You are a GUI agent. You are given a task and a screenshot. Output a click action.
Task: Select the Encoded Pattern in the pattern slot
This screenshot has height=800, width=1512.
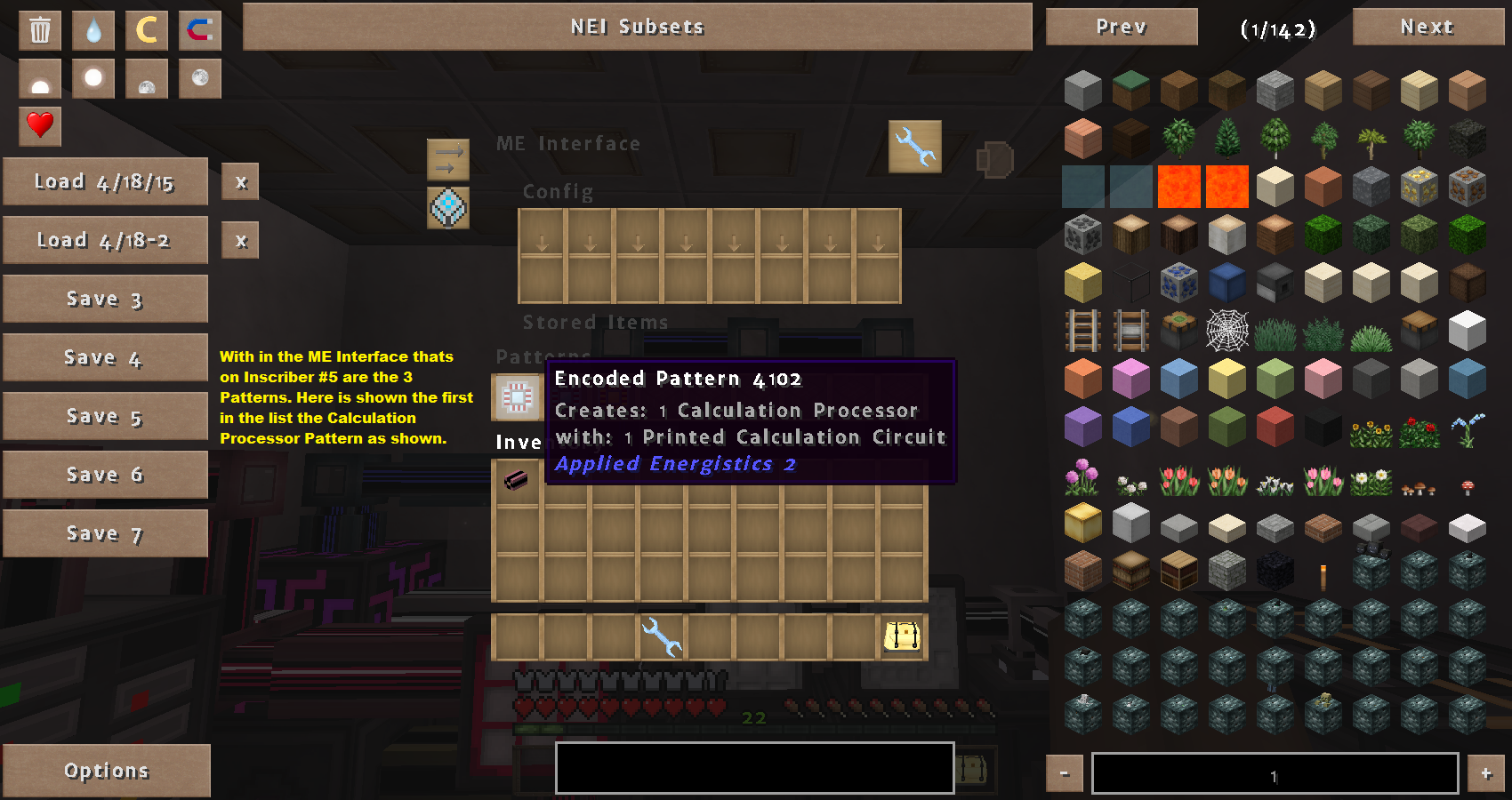point(517,396)
